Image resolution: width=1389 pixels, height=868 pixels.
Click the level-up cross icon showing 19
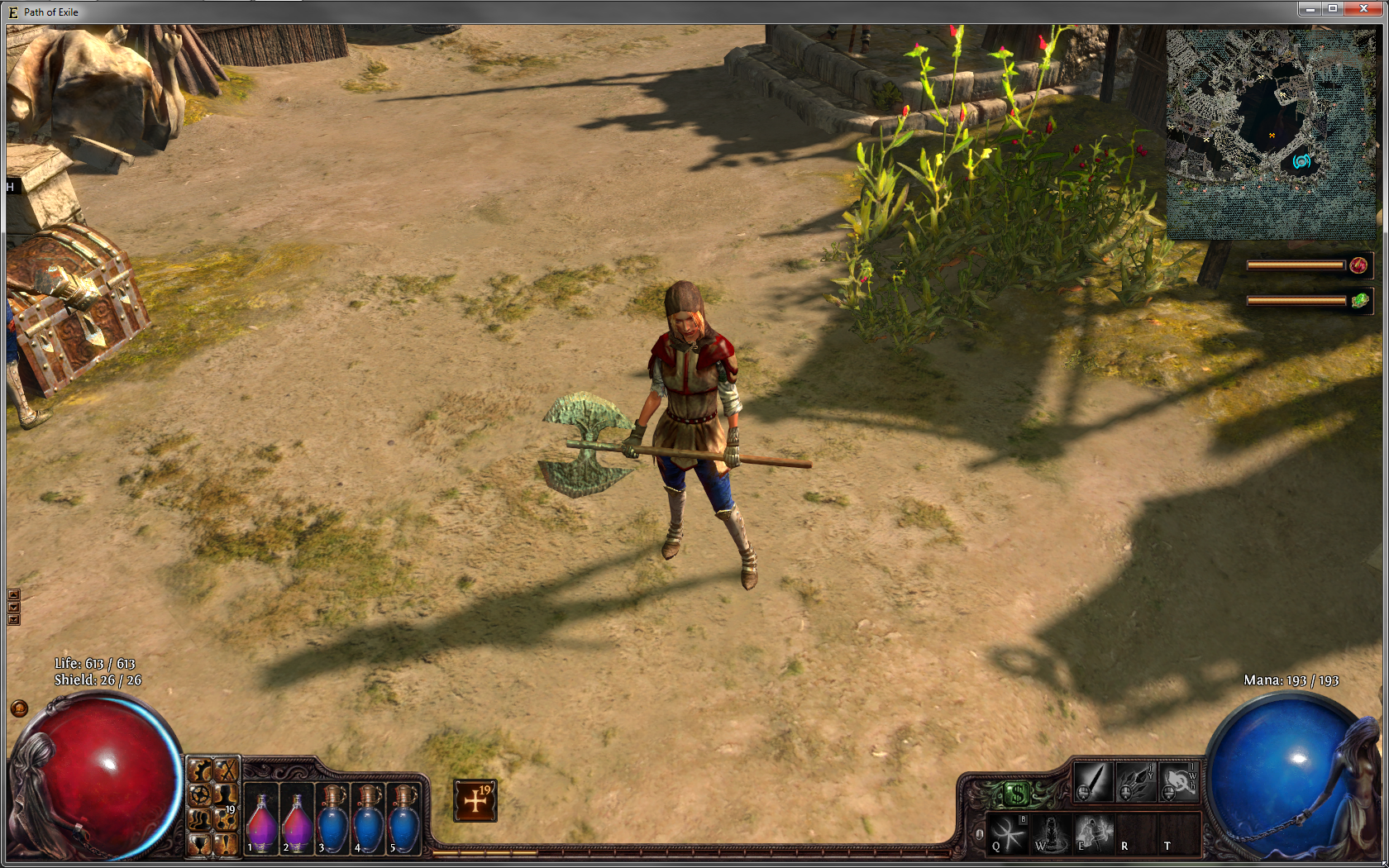coord(475,800)
